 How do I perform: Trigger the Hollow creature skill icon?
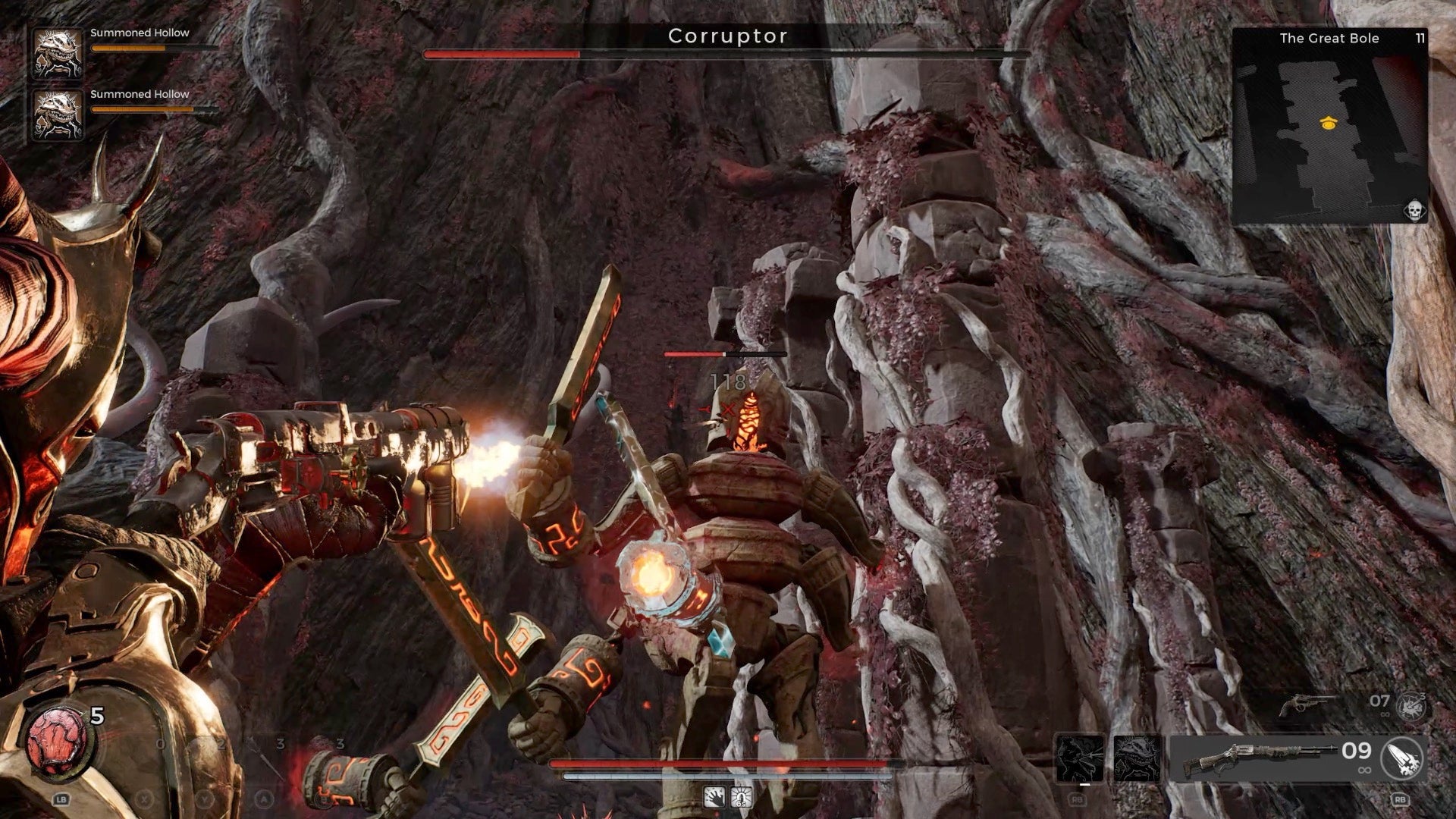click(x=1137, y=758)
